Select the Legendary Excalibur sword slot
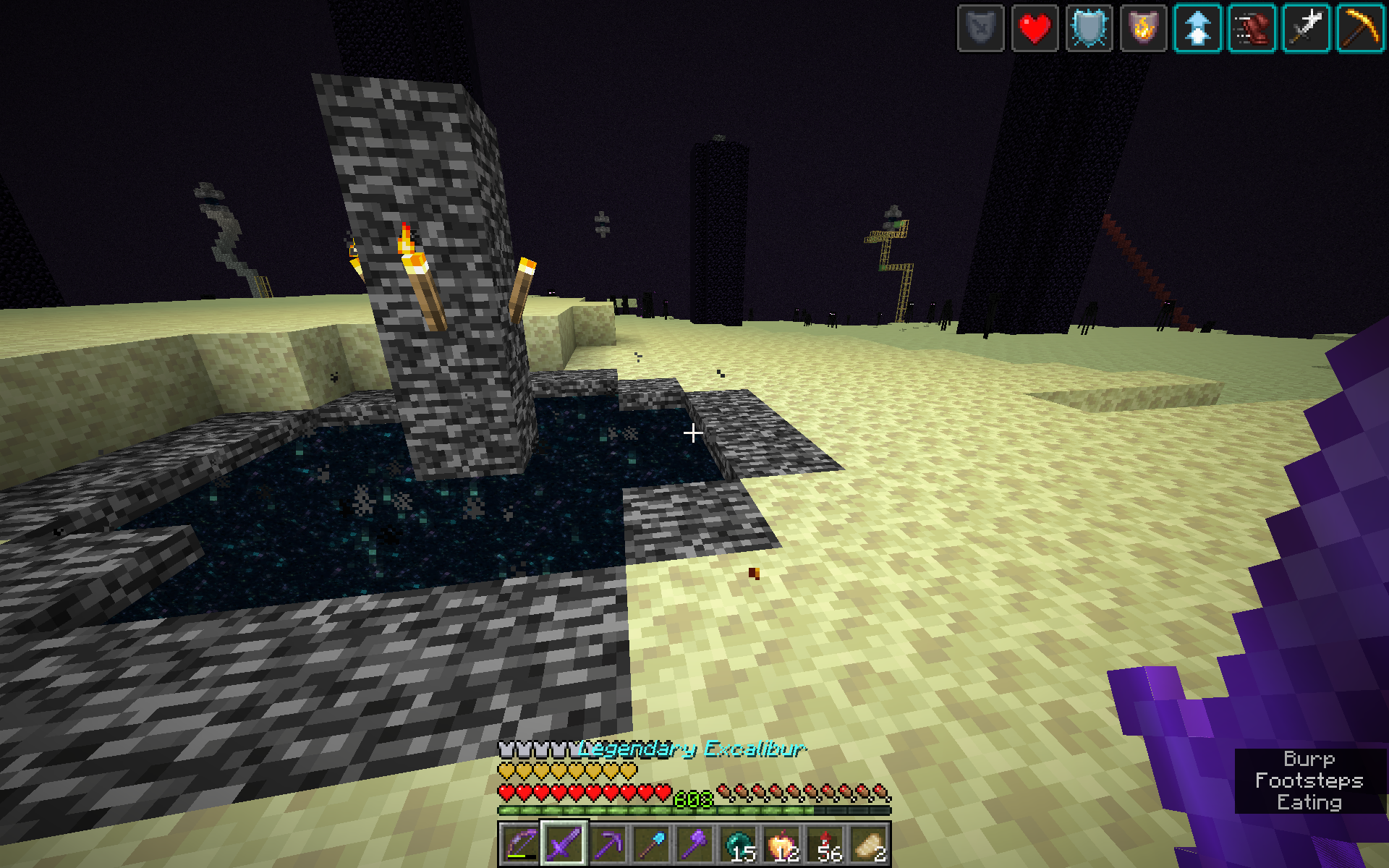The height and width of the screenshot is (868, 1389). (564, 843)
